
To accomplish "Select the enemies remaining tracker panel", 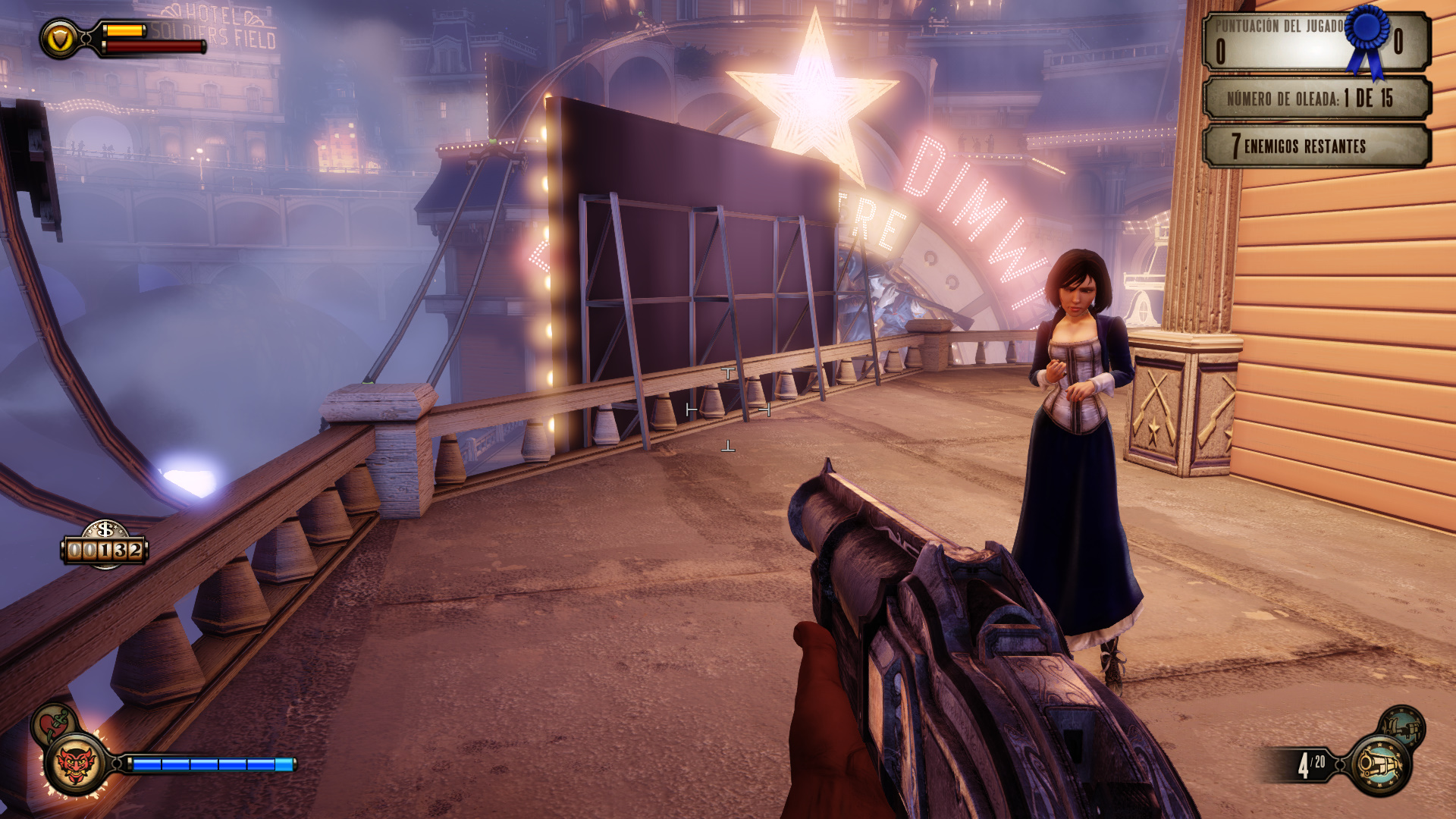I will point(1316,146).
